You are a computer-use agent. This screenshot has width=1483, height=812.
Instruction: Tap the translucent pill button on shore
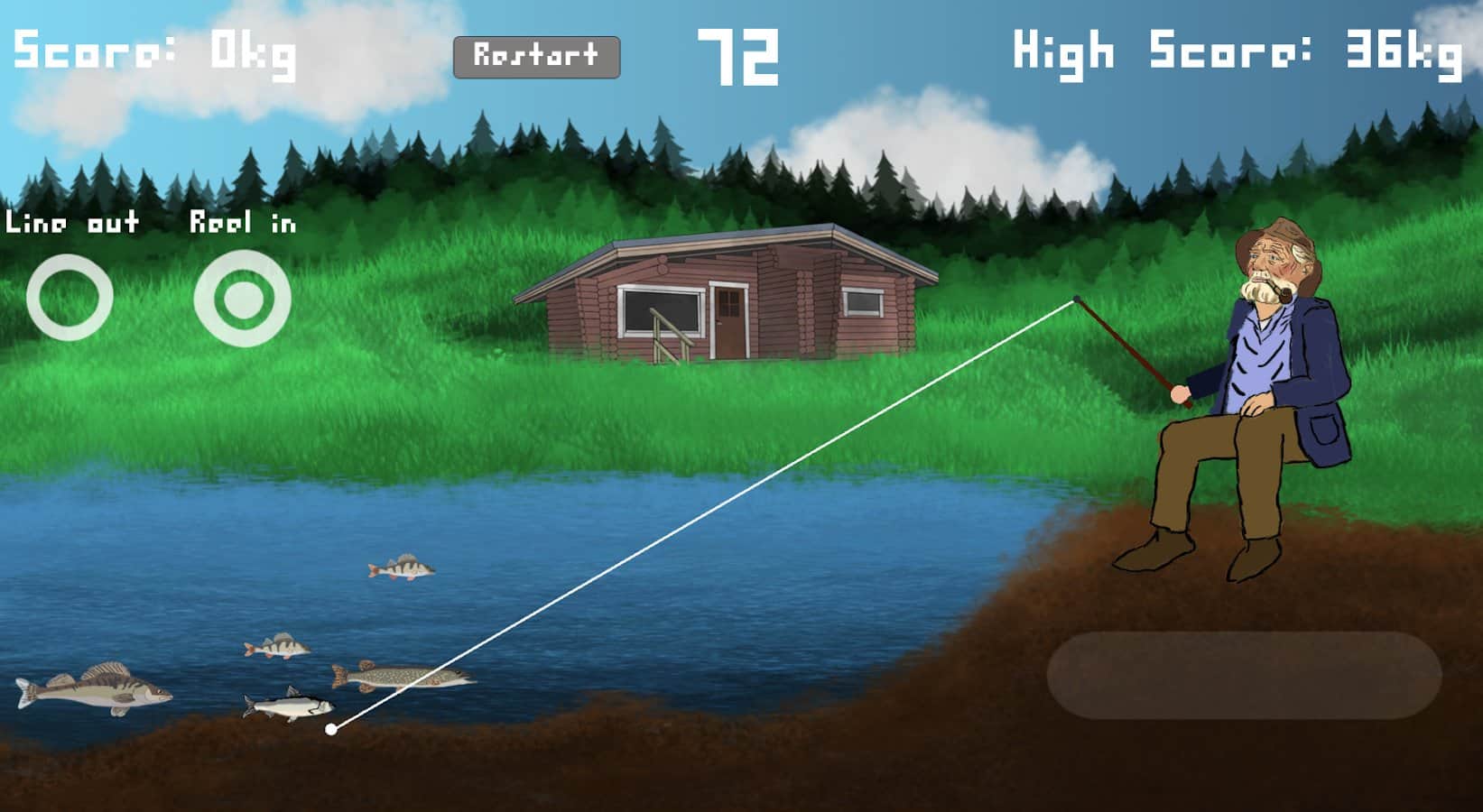(x=1243, y=675)
